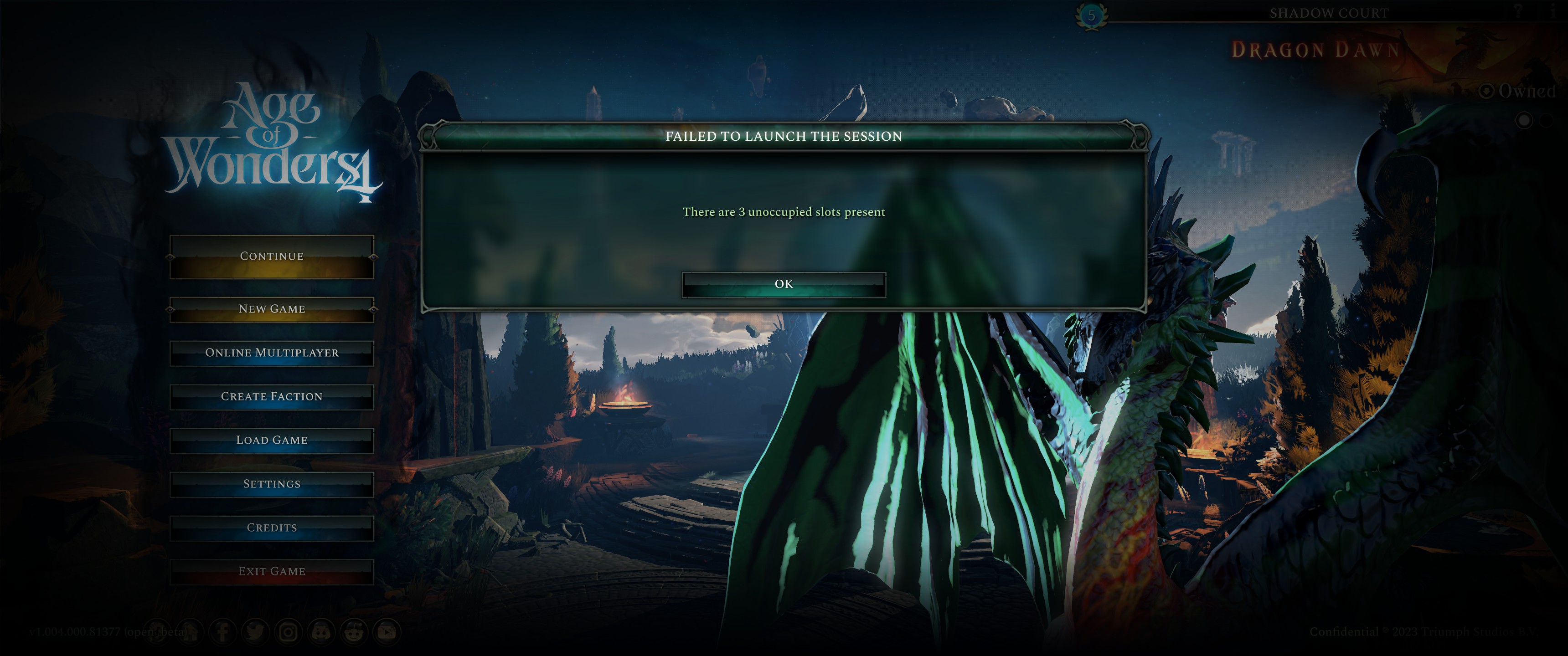Open the Online Multiplayer menu entry
1568x656 pixels.
pyautogui.click(x=272, y=353)
